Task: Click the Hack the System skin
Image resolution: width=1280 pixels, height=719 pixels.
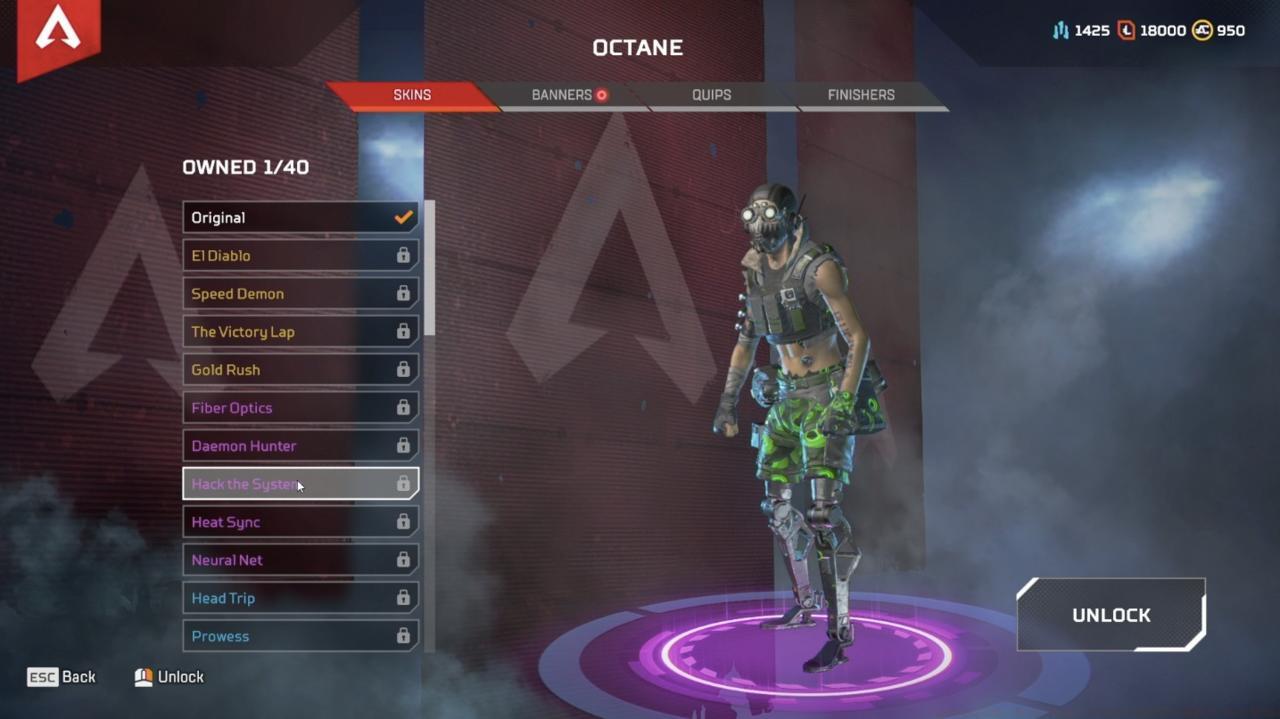Action: coord(300,484)
